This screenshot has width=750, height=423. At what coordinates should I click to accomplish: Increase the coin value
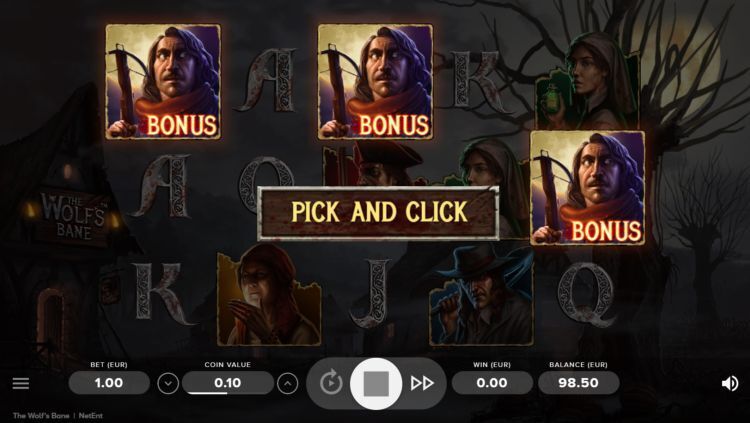288,383
